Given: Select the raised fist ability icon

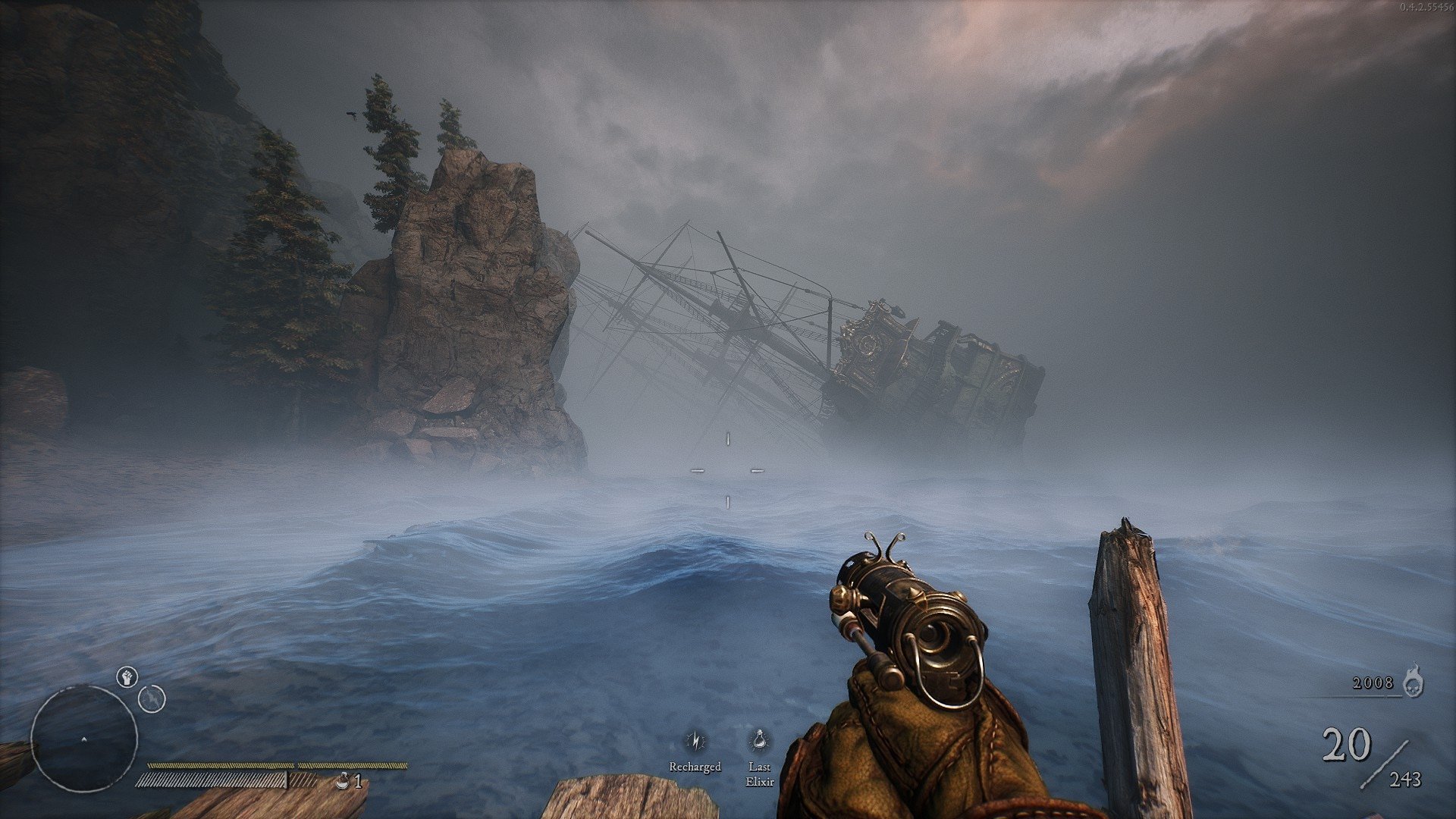Looking at the screenshot, I should (x=127, y=676).
